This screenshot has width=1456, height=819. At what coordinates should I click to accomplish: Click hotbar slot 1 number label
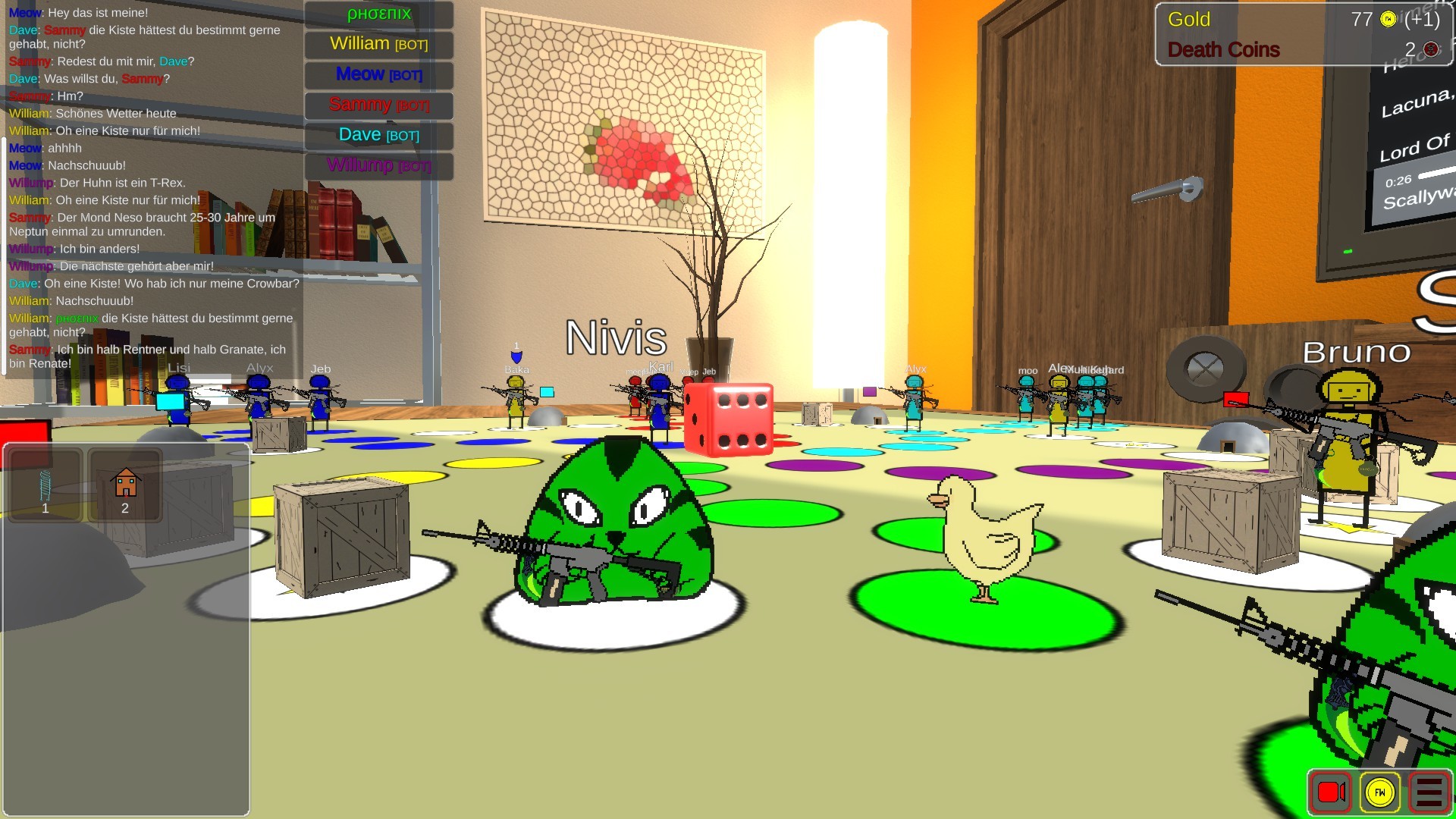[x=44, y=510]
